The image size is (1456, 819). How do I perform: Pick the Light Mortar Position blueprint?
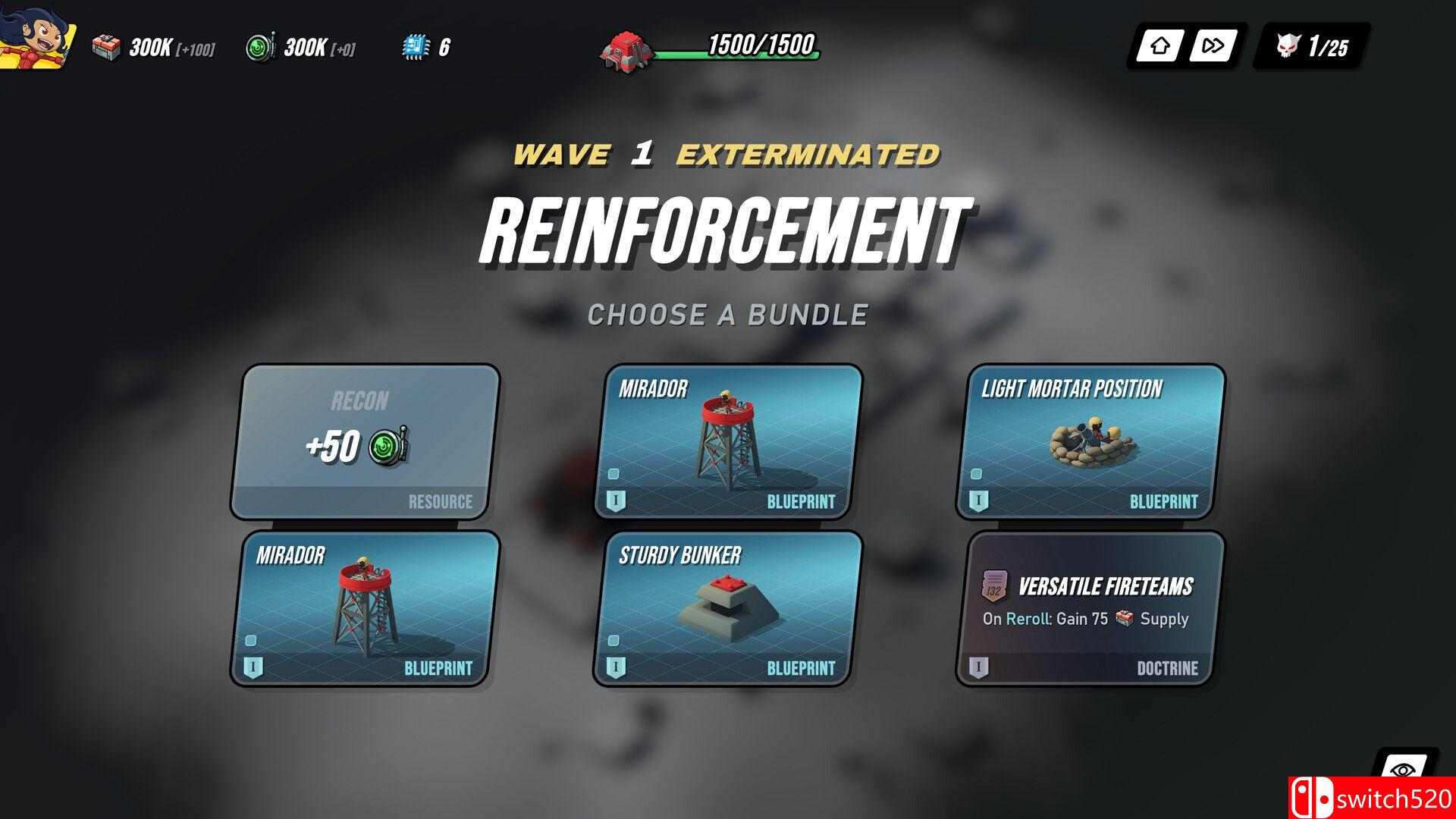1090,443
